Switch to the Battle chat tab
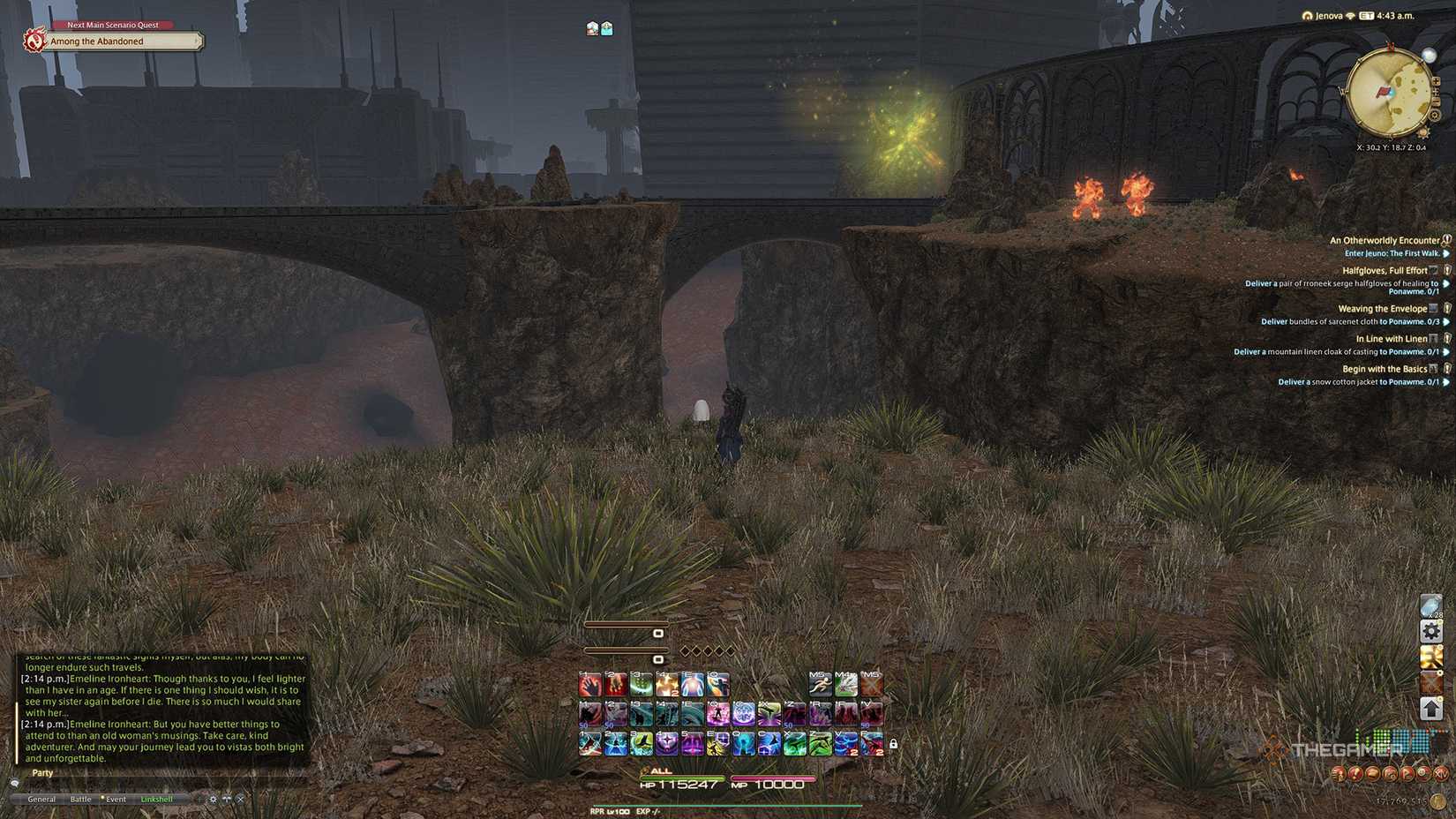 point(80,798)
